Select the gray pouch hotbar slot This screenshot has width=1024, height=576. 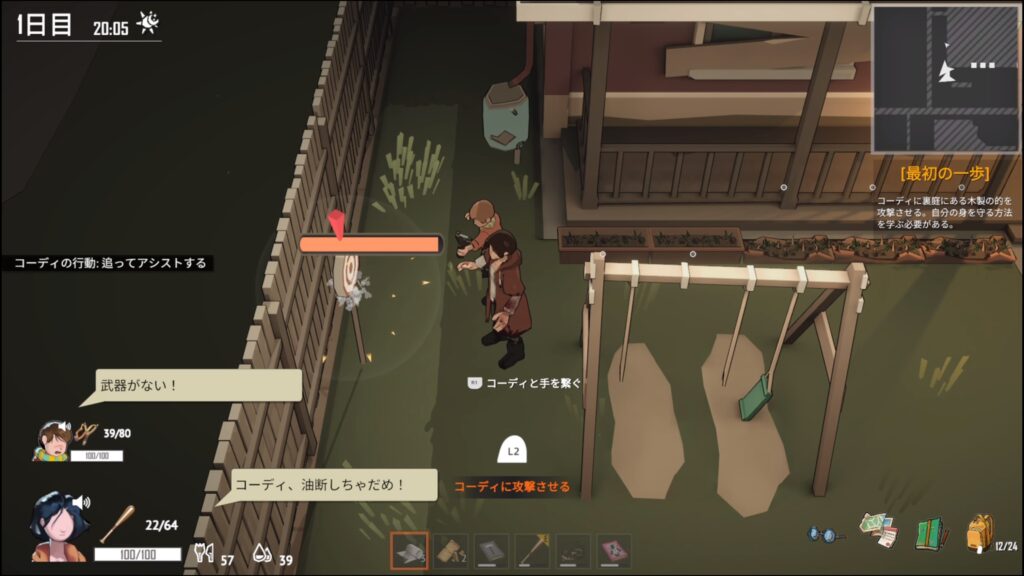click(491, 551)
